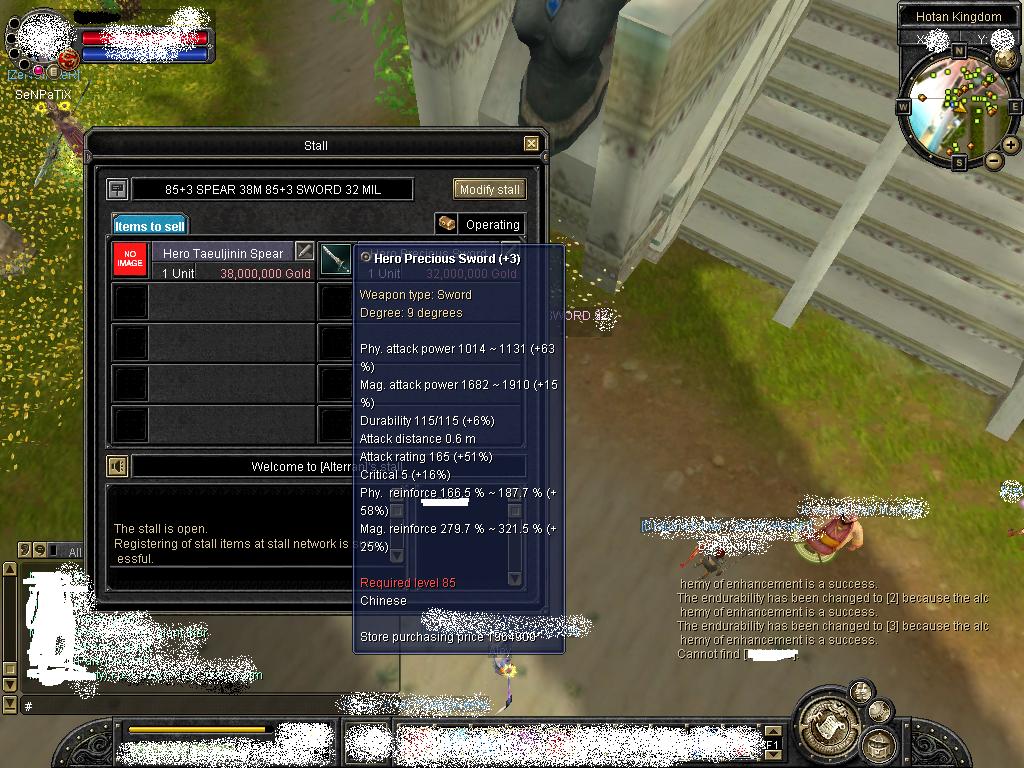Edit the stall title text field
Screen dimensions: 1024x768
point(271,189)
